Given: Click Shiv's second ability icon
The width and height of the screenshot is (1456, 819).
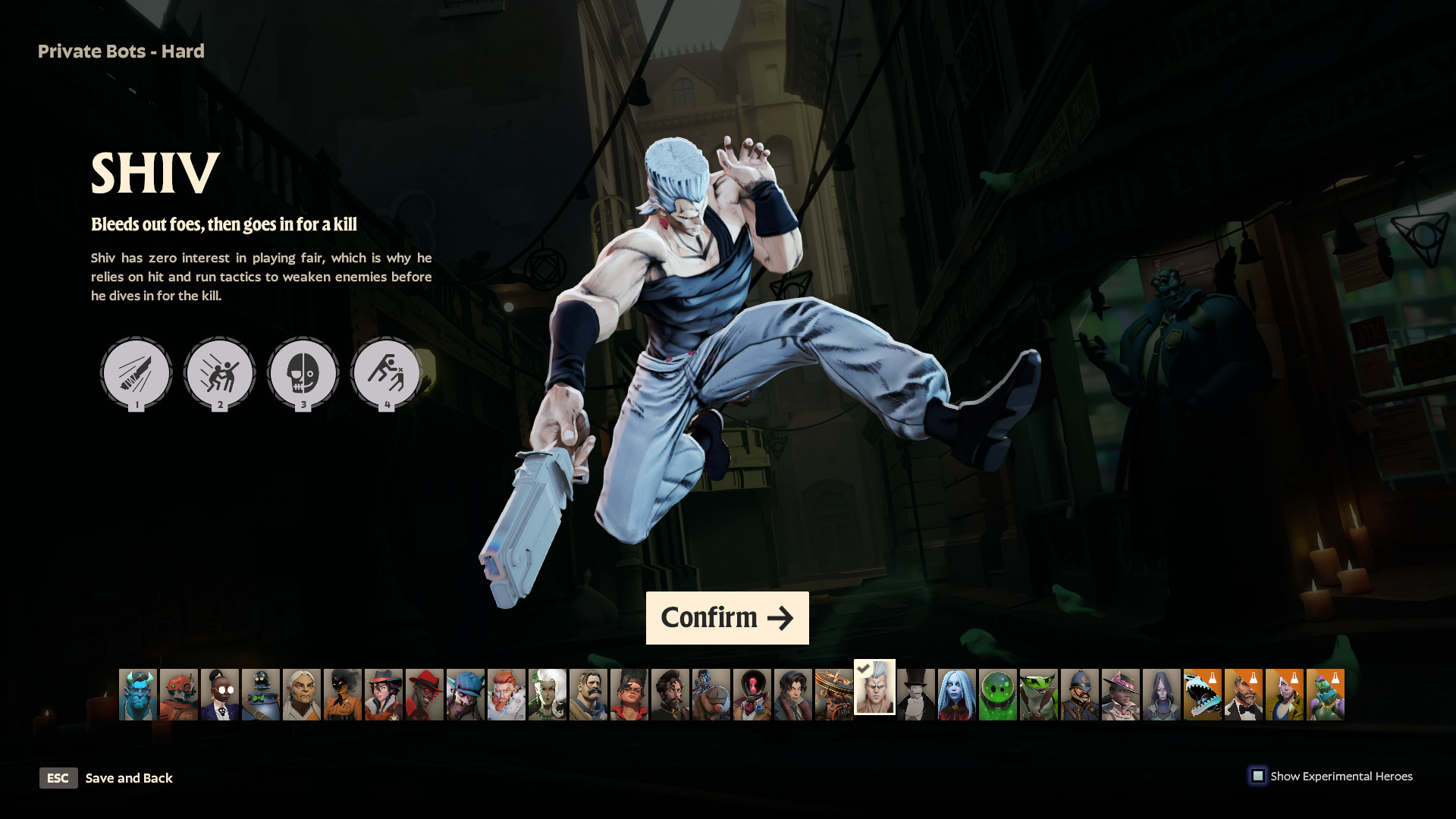Looking at the screenshot, I should [x=219, y=373].
